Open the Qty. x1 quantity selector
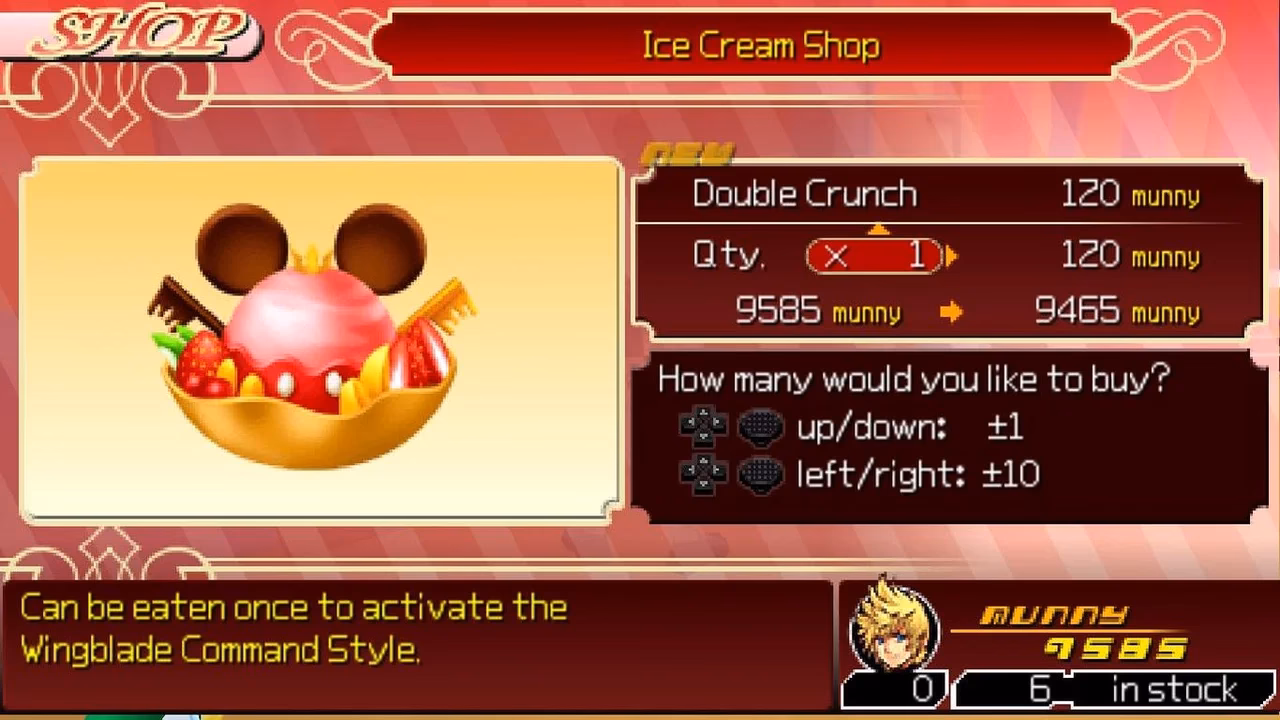Screen dimensions: 1280x720 coord(873,256)
